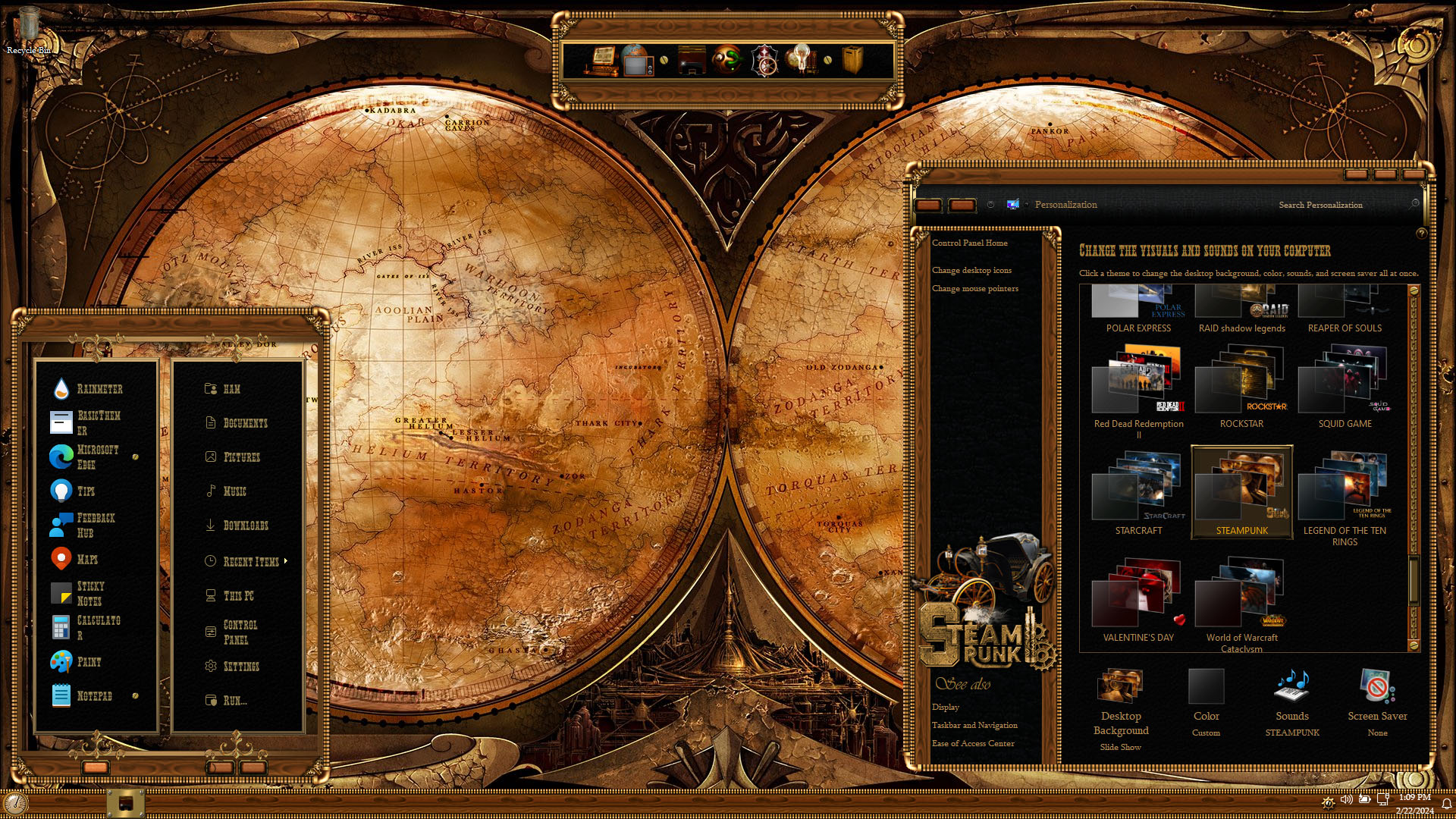The height and width of the screenshot is (819, 1456).
Task: Focus the Search Personalization box
Action: click(x=1341, y=205)
